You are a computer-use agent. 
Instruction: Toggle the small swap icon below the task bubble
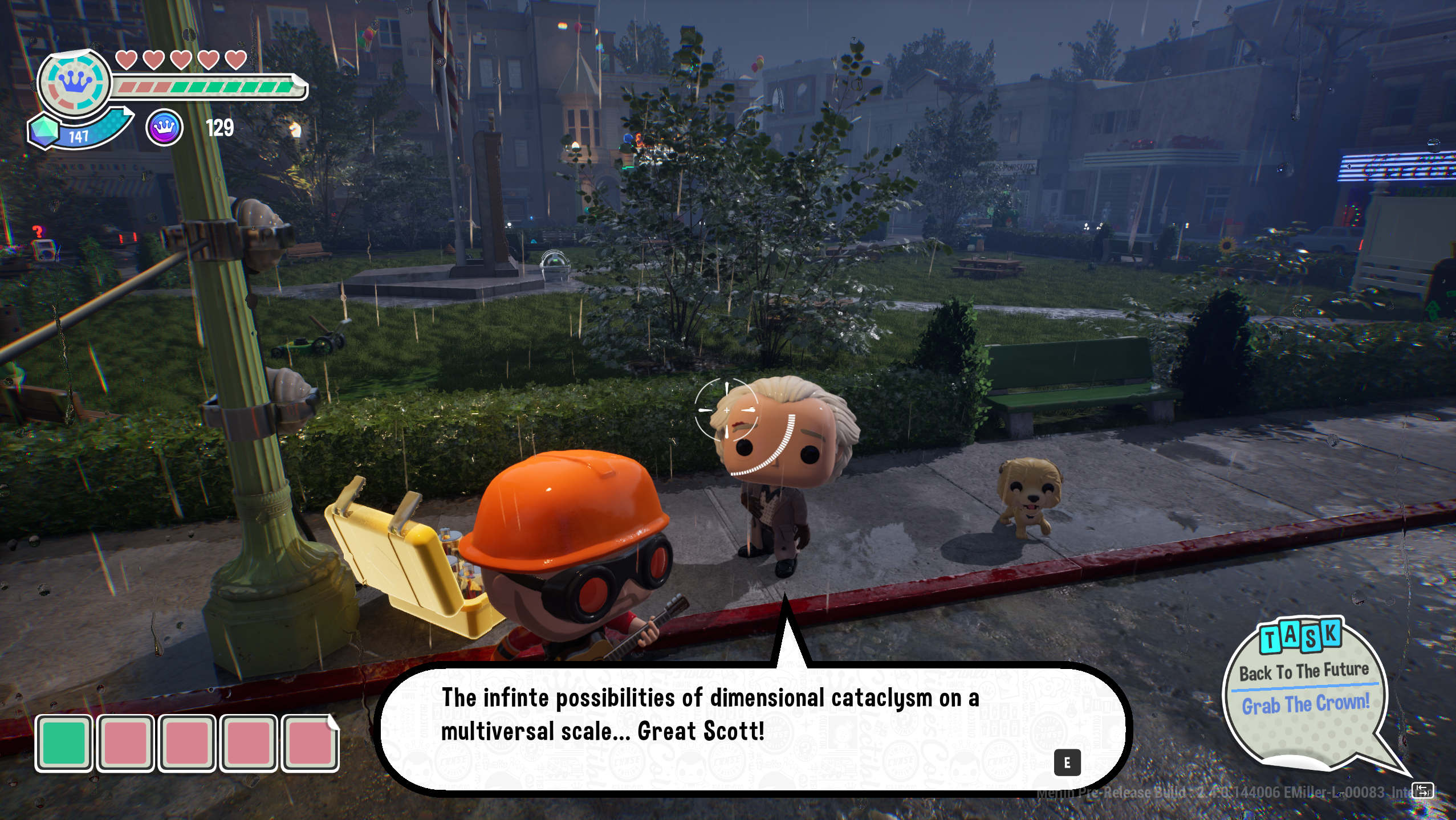(1421, 791)
